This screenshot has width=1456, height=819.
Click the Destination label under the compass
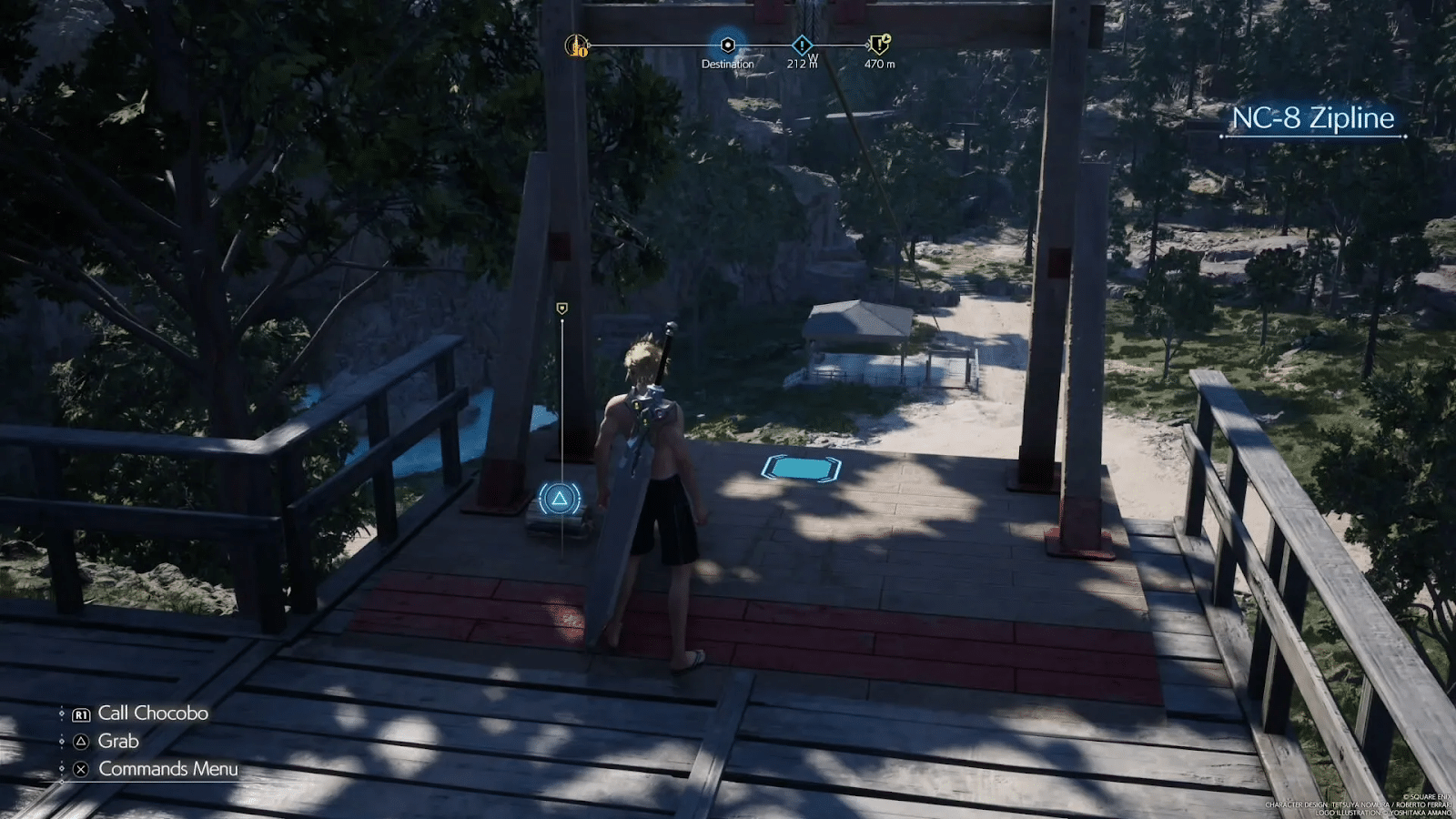(727, 64)
